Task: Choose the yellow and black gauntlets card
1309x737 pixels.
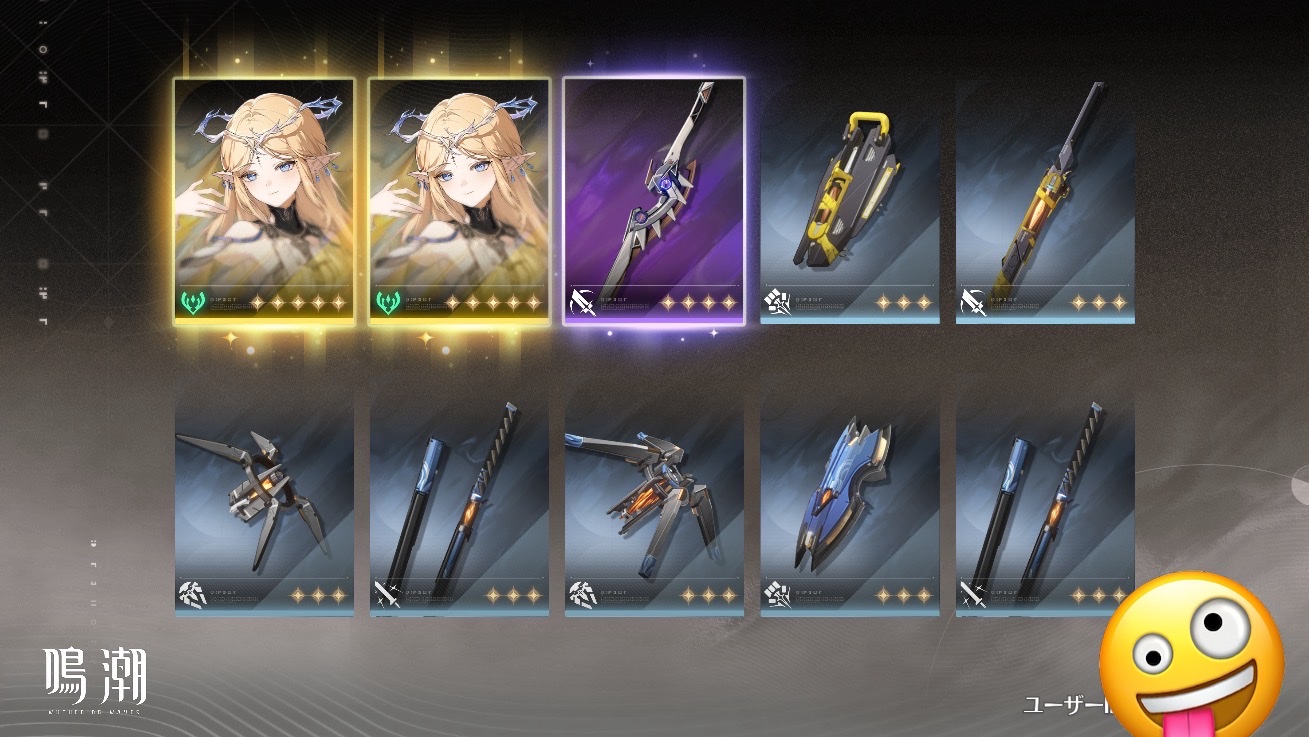Action: [x=849, y=201]
